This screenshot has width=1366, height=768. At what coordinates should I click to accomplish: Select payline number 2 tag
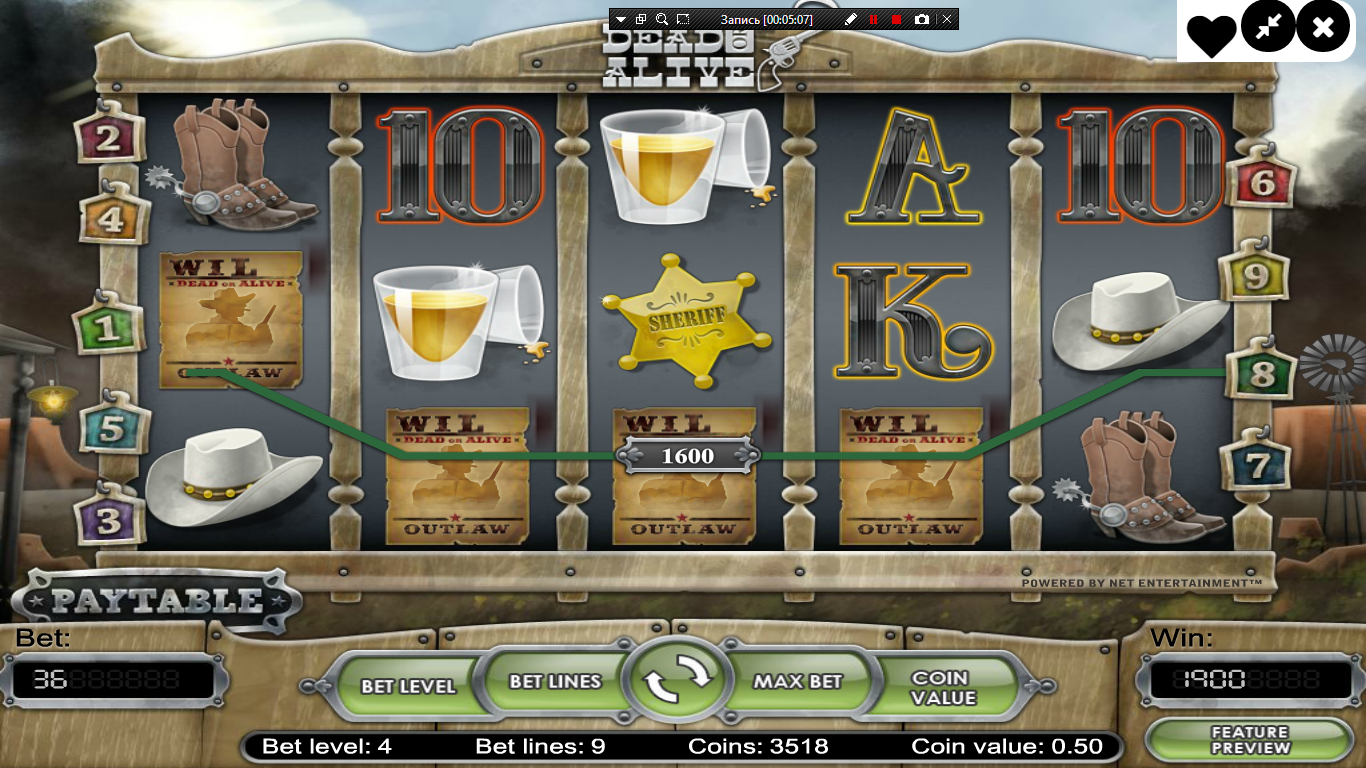click(109, 138)
